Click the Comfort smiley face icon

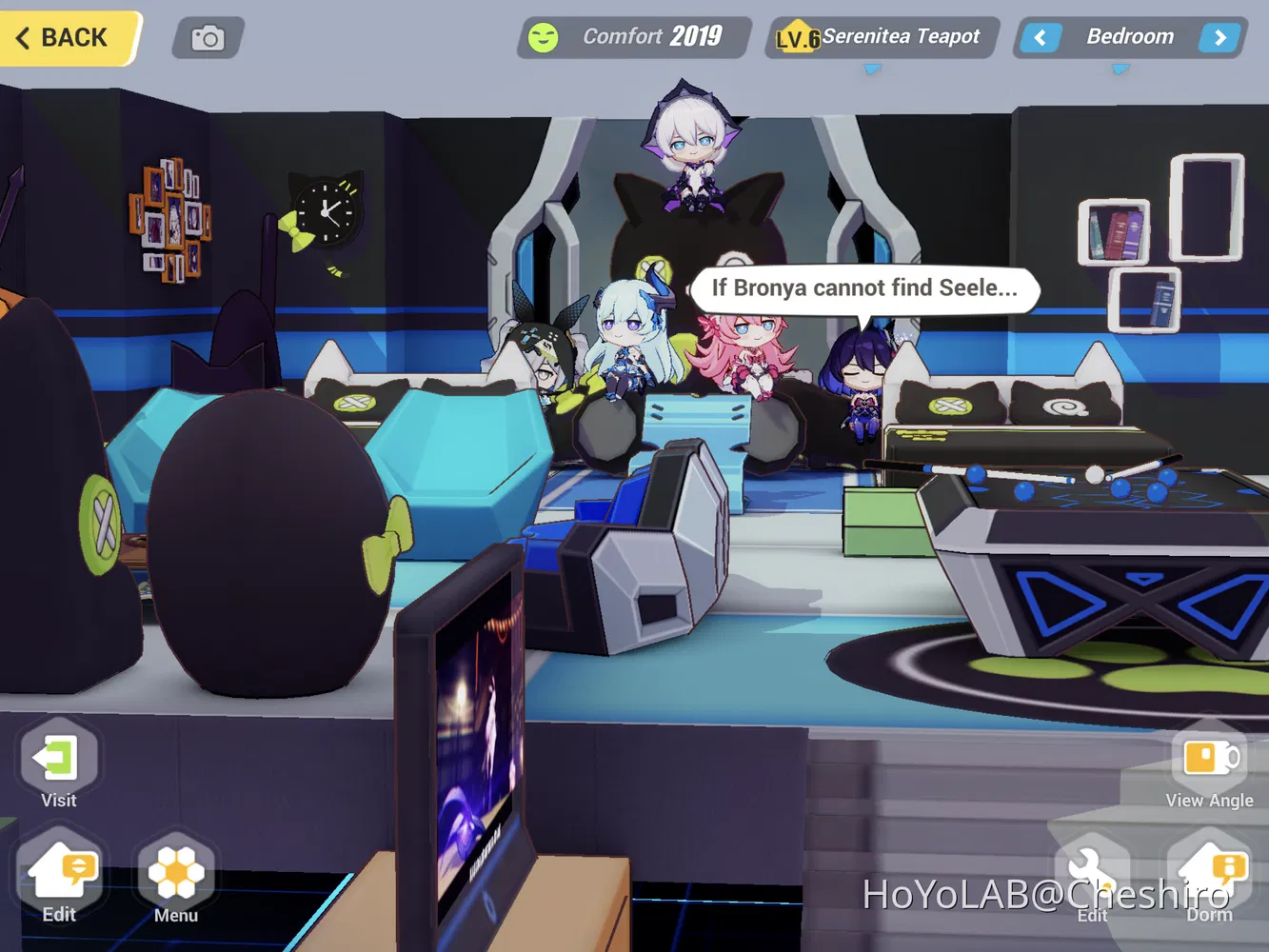click(x=545, y=36)
